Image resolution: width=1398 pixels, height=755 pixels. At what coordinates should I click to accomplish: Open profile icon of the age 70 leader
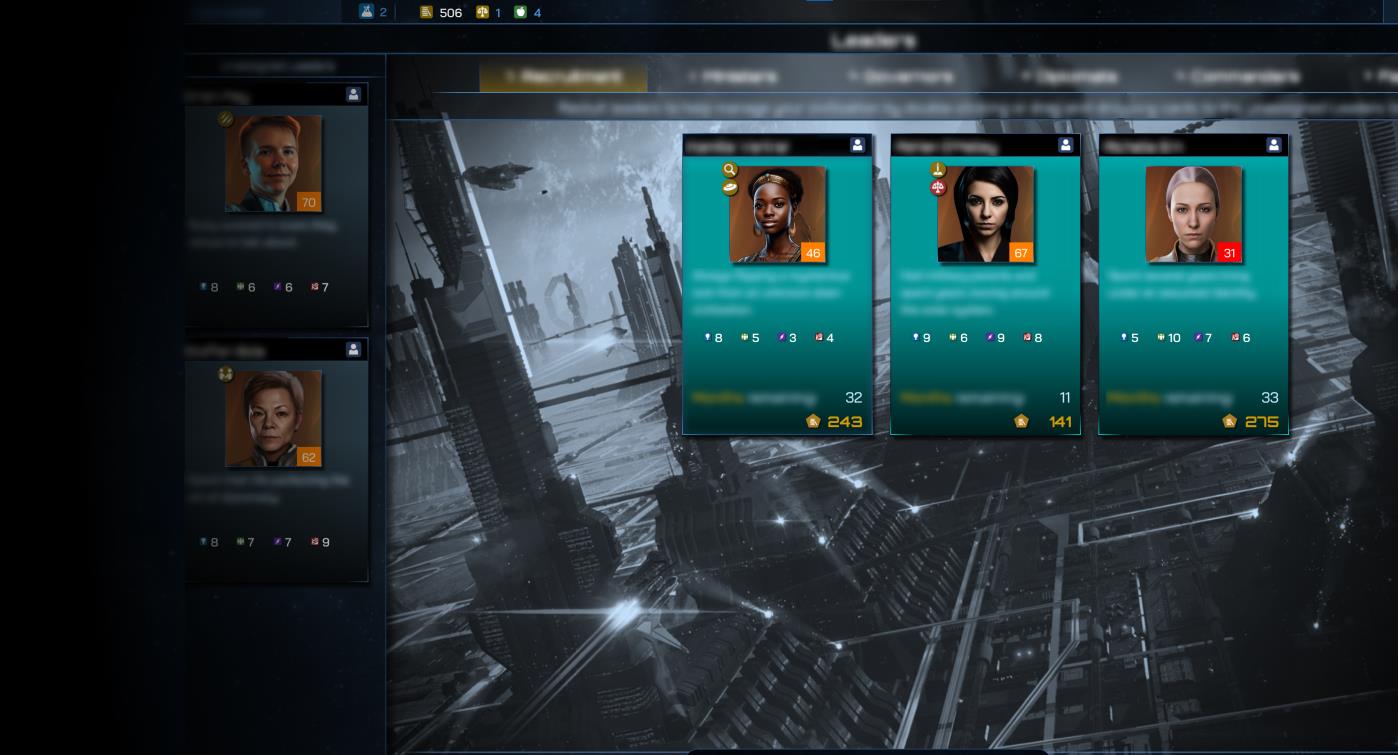[x=353, y=94]
